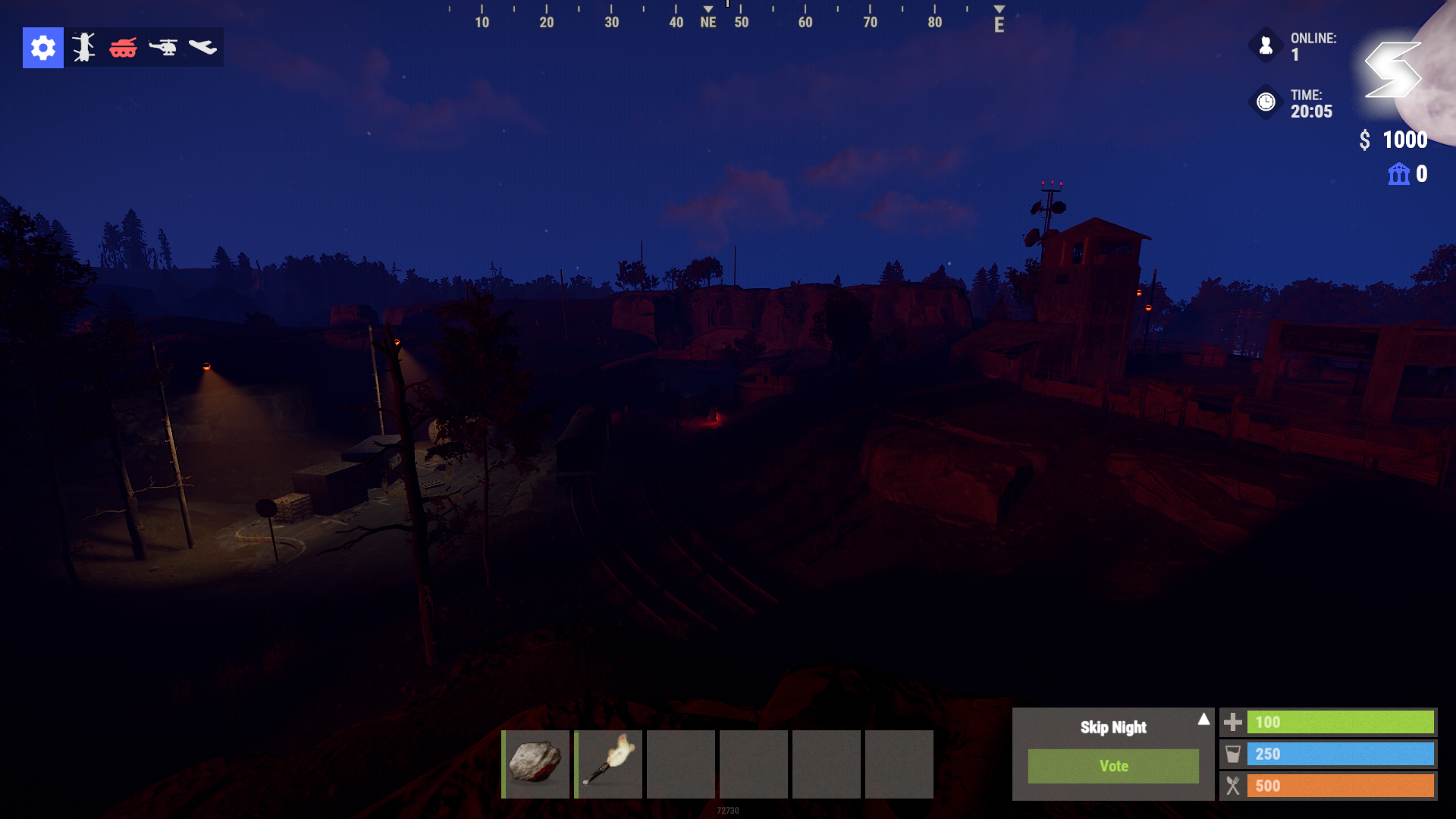
Task: Vote to skip the night
Action: (x=1113, y=766)
